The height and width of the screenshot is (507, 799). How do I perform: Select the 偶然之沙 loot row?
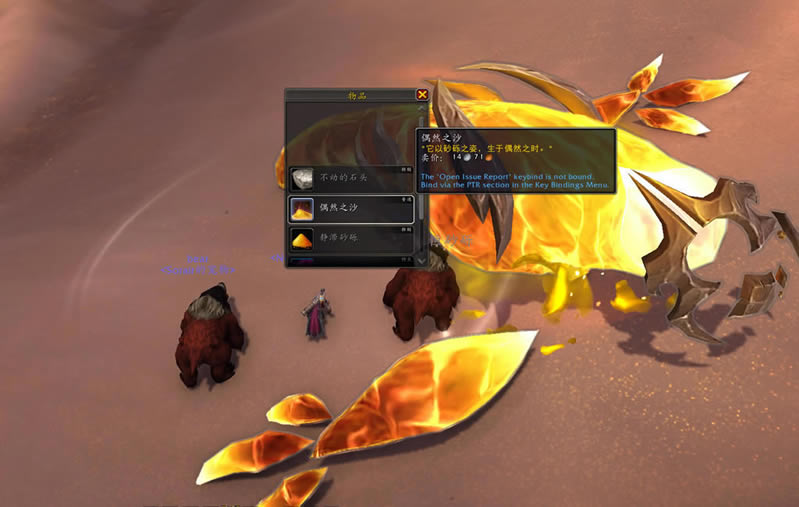pos(350,208)
